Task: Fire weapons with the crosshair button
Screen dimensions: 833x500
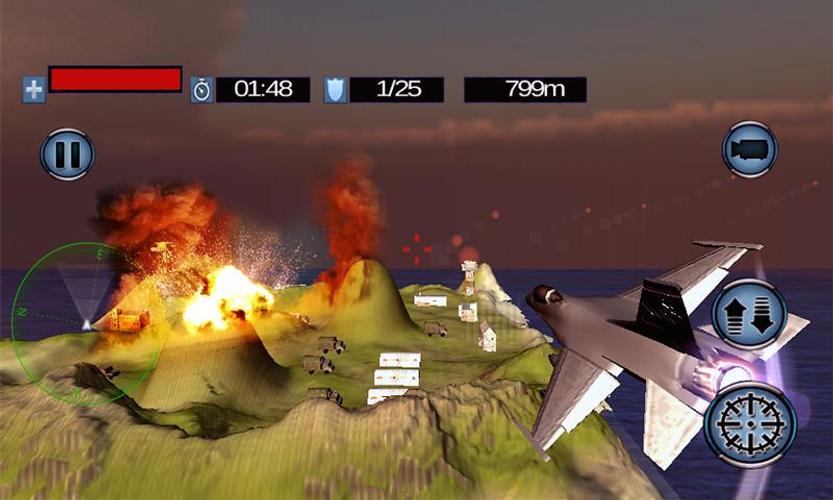Action: (x=749, y=425)
